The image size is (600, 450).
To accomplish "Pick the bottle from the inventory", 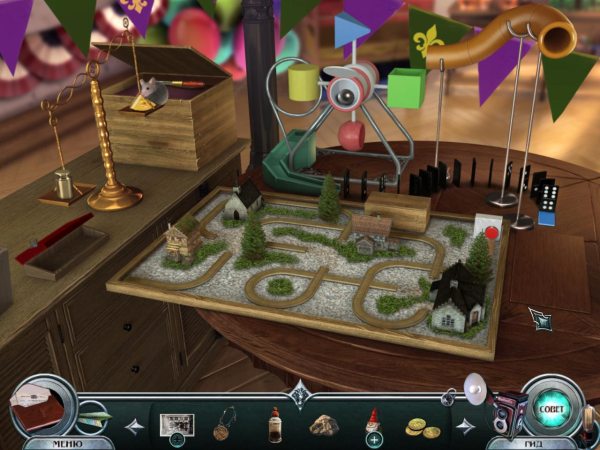I will (274, 425).
